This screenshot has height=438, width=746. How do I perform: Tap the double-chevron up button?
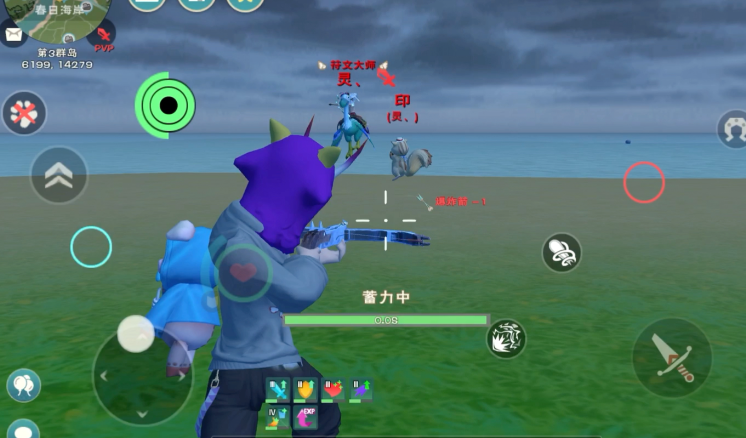click(x=59, y=174)
